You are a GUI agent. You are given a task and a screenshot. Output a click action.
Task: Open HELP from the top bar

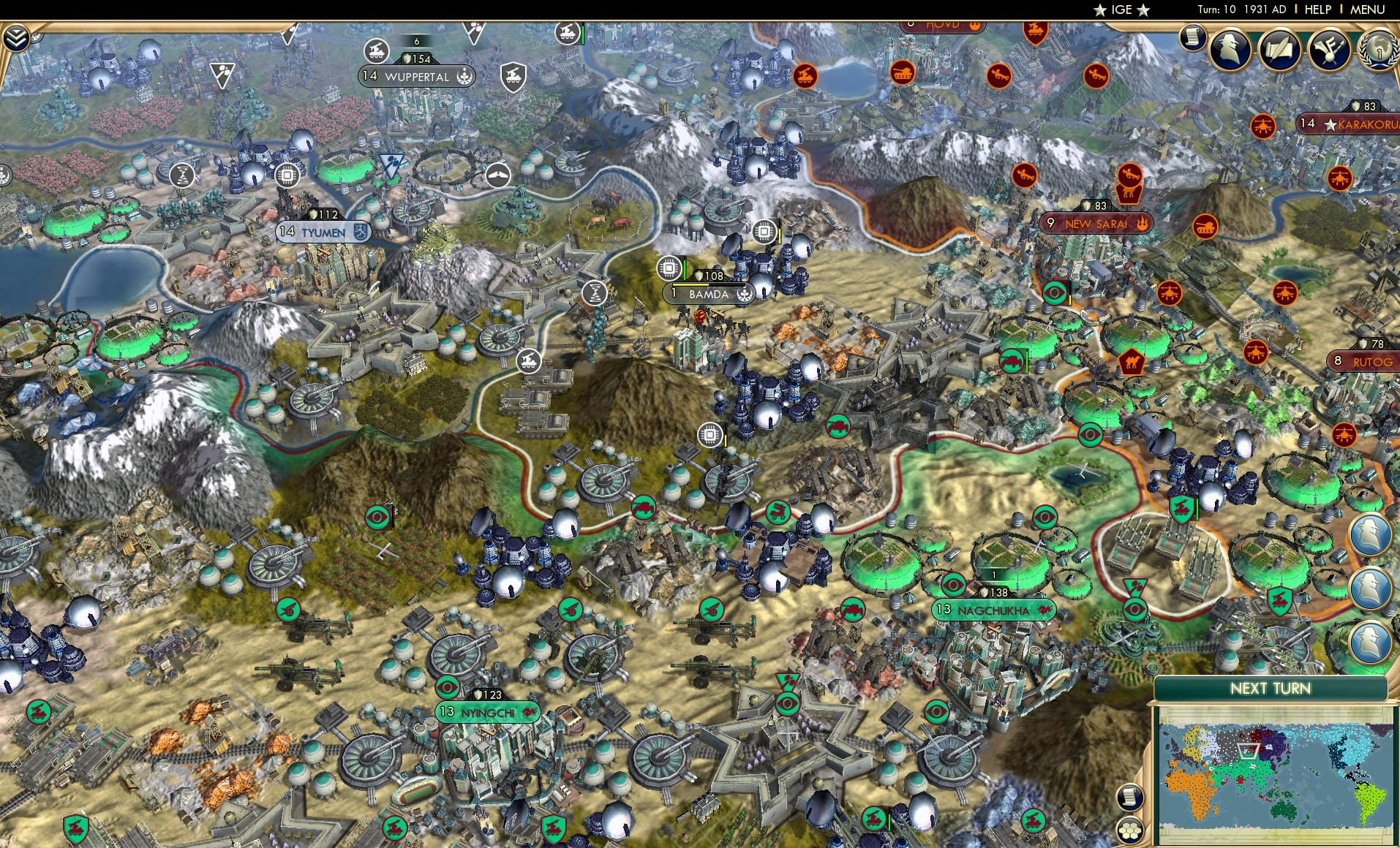(1317, 10)
